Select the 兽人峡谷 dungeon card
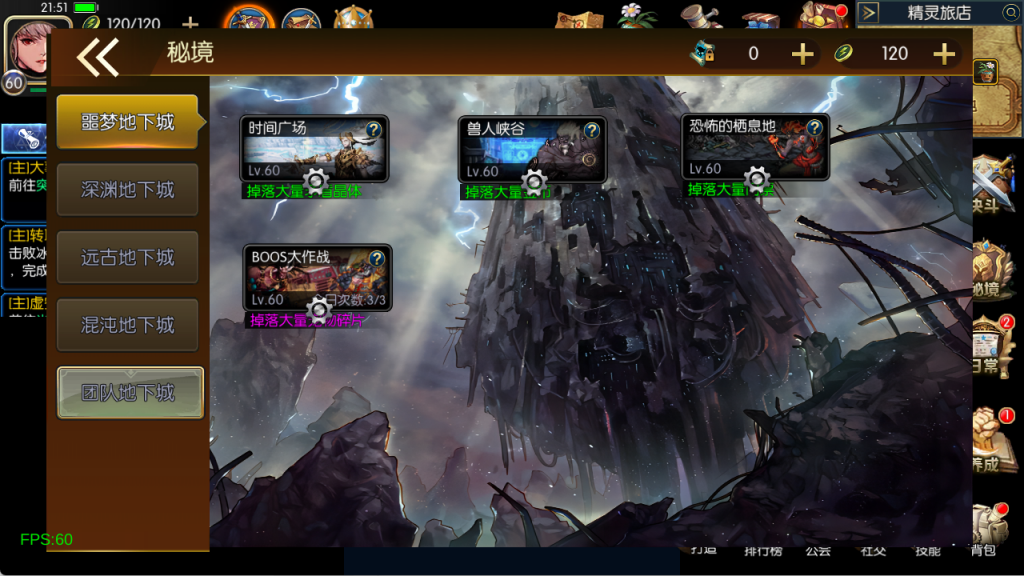 point(522,152)
